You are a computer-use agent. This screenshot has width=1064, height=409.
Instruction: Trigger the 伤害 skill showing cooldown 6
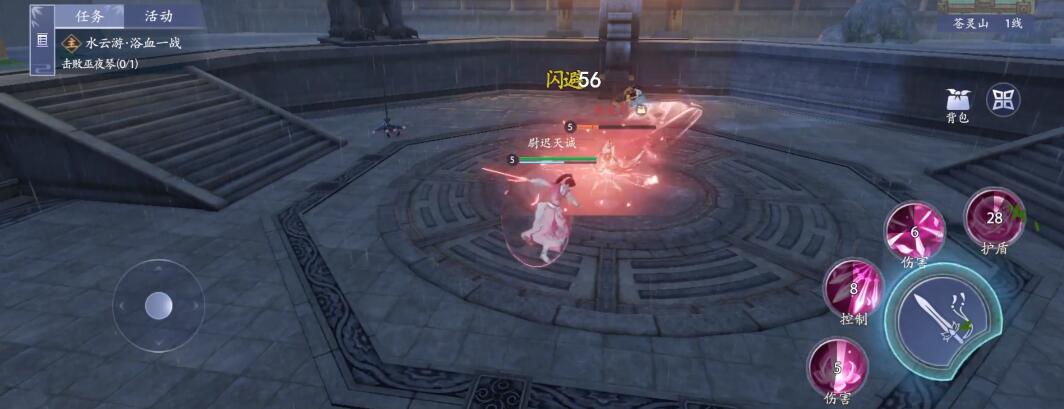pos(914,232)
